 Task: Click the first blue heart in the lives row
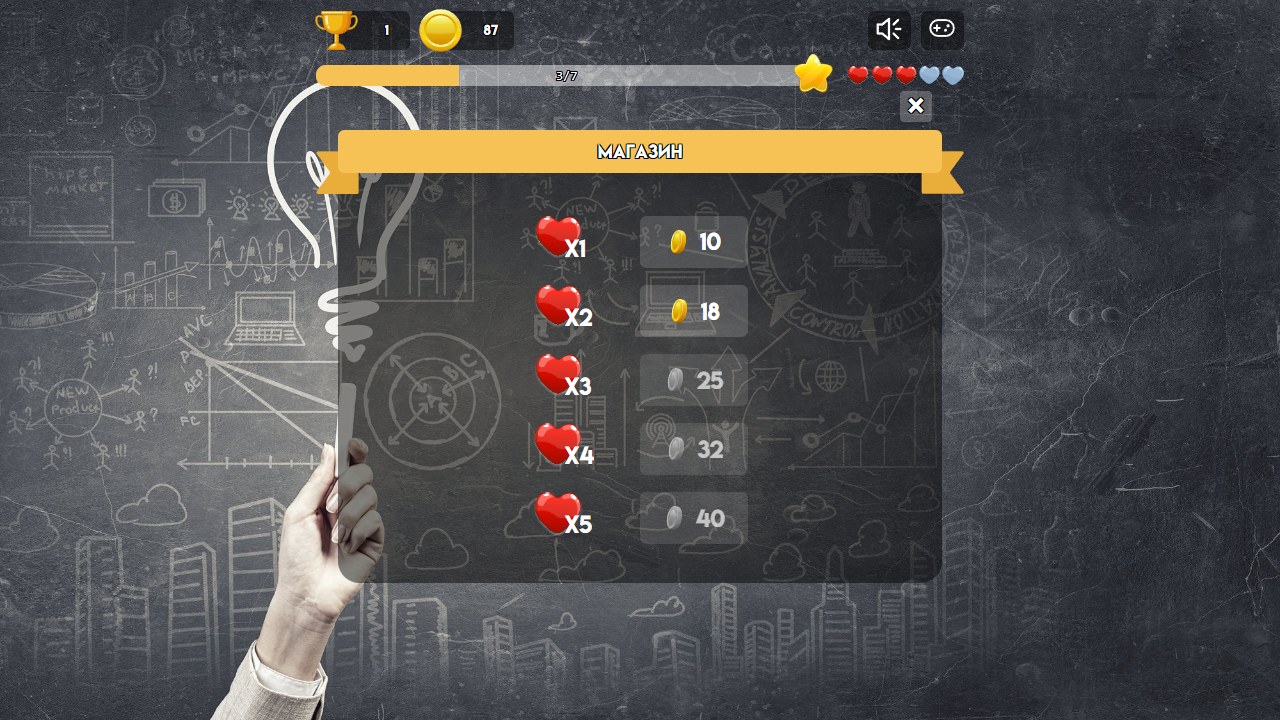tap(928, 75)
